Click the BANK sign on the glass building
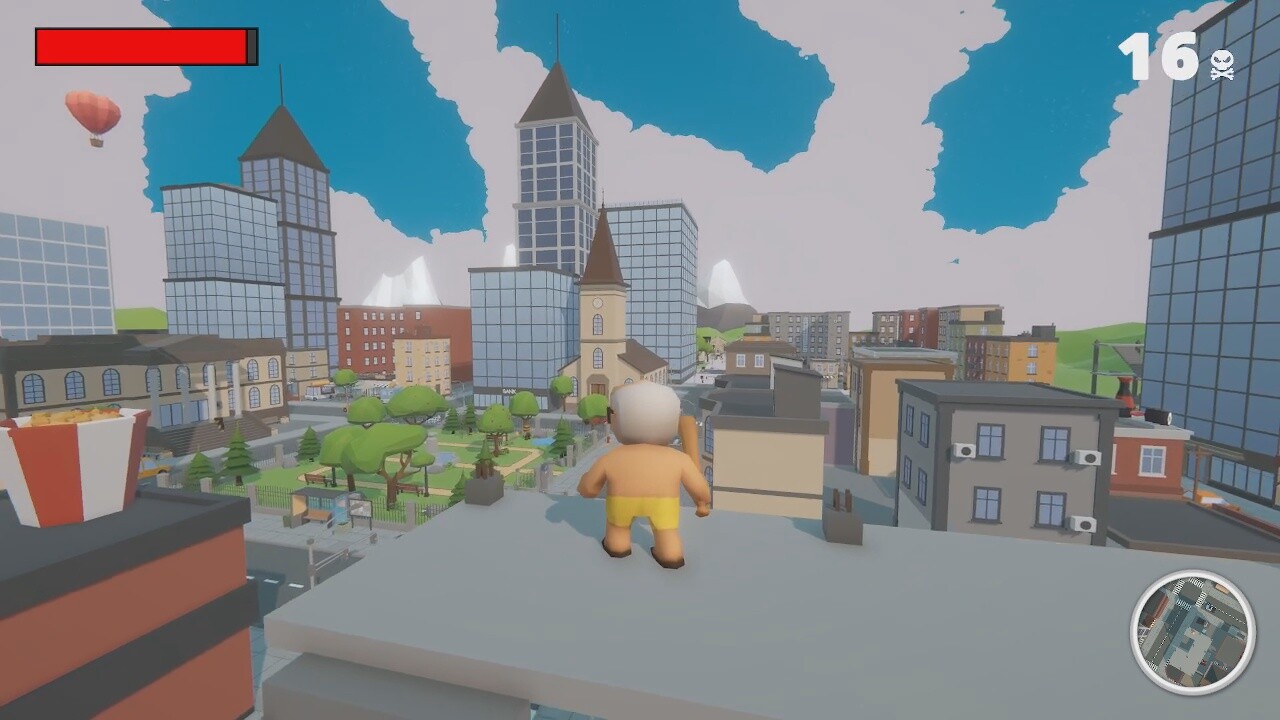Image resolution: width=1280 pixels, height=720 pixels. [510, 390]
